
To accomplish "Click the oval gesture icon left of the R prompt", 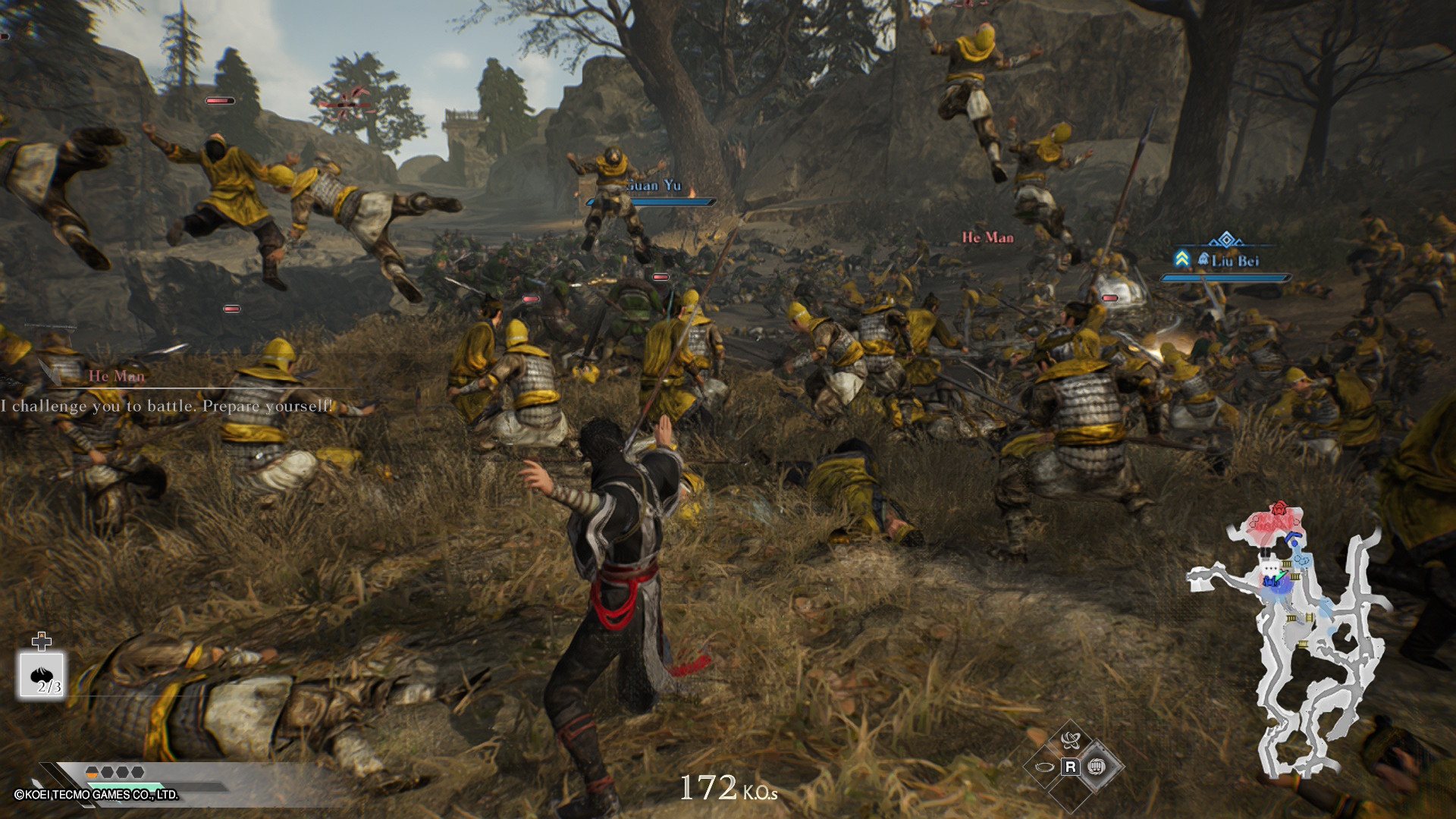I will (x=1043, y=767).
